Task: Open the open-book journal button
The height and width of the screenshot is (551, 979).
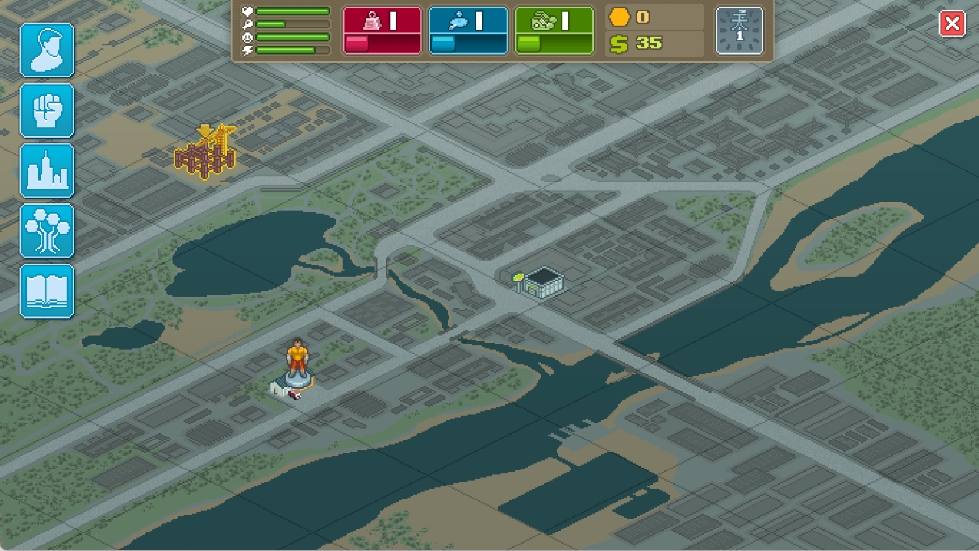Action: click(47, 291)
